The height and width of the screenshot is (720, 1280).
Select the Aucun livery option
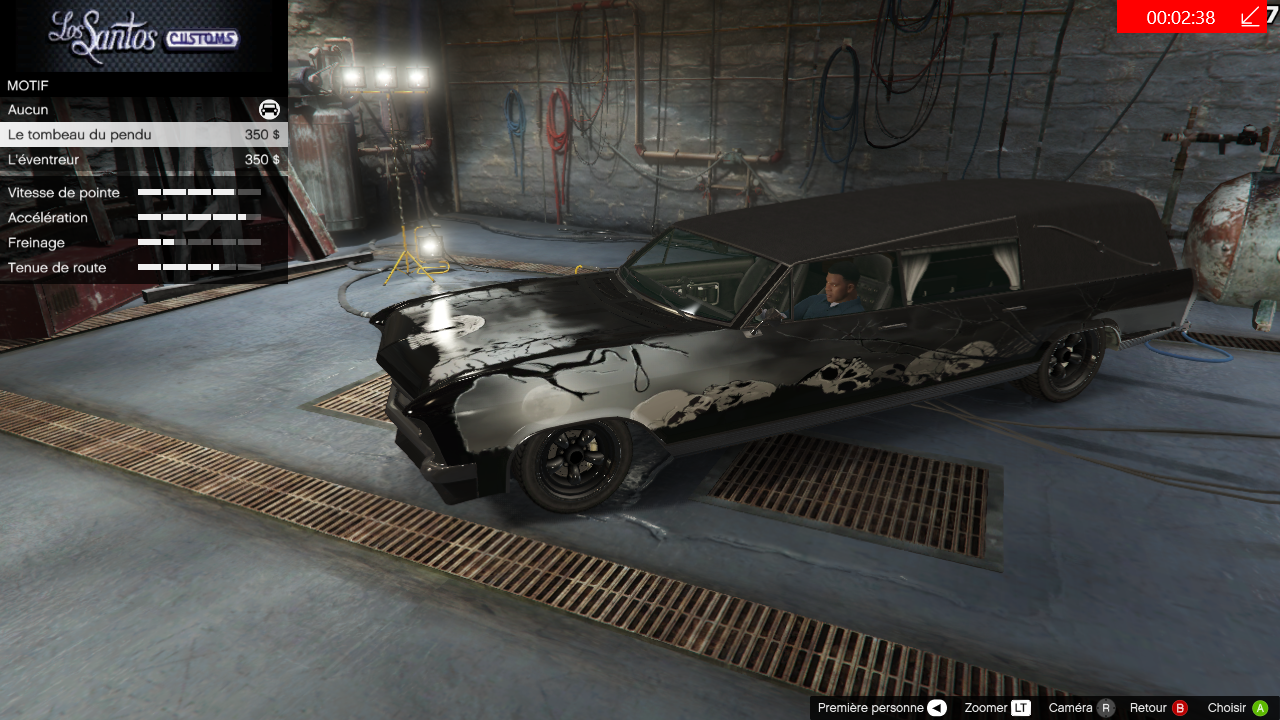coord(143,109)
